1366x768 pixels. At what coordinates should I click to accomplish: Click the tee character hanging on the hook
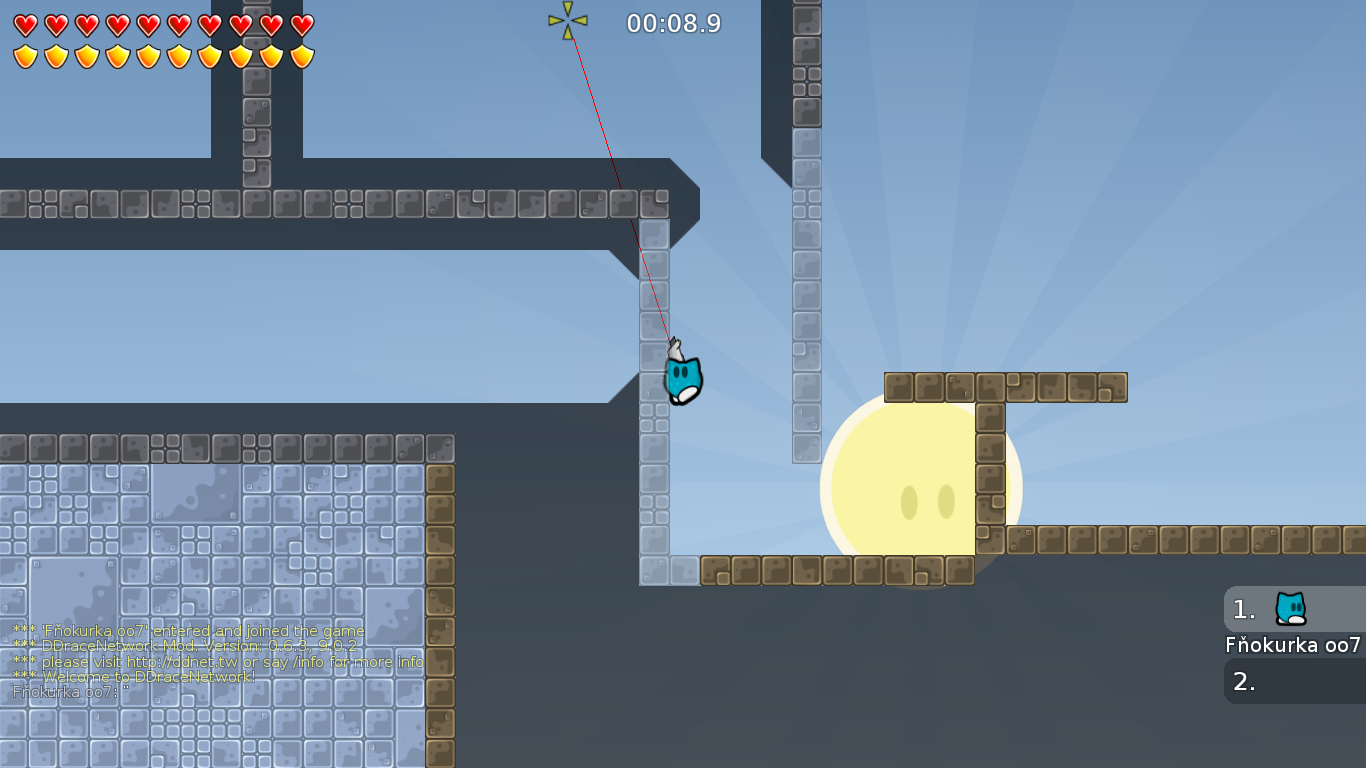pos(681,380)
